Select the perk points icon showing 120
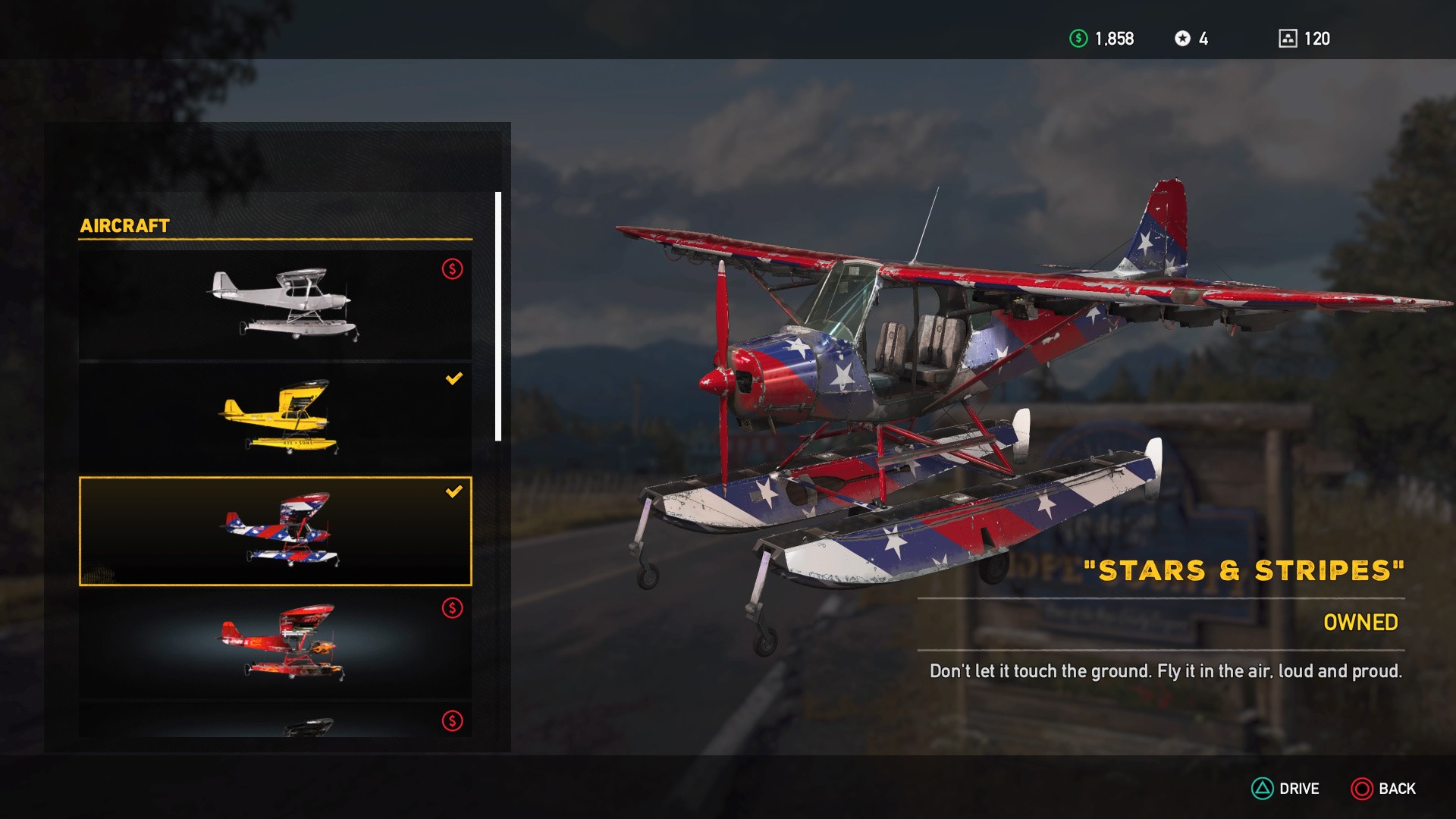The height and width of the screenshot is (819, 1456). 1288,37
